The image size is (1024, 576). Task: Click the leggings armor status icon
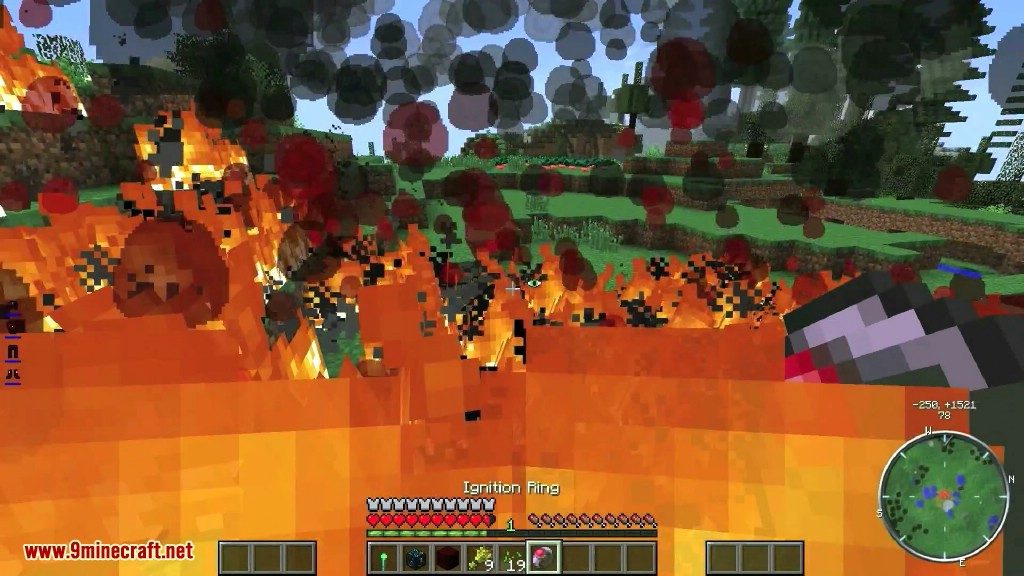[14, 351]
